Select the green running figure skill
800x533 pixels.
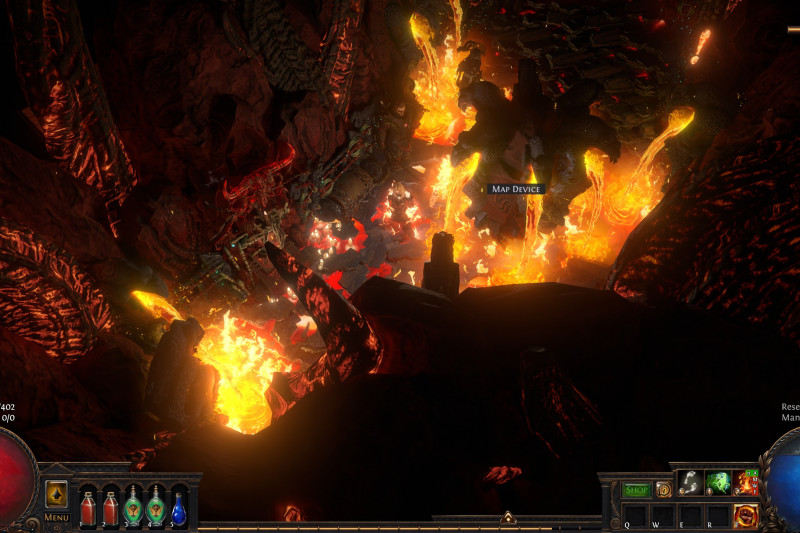(x=718, y=483)
